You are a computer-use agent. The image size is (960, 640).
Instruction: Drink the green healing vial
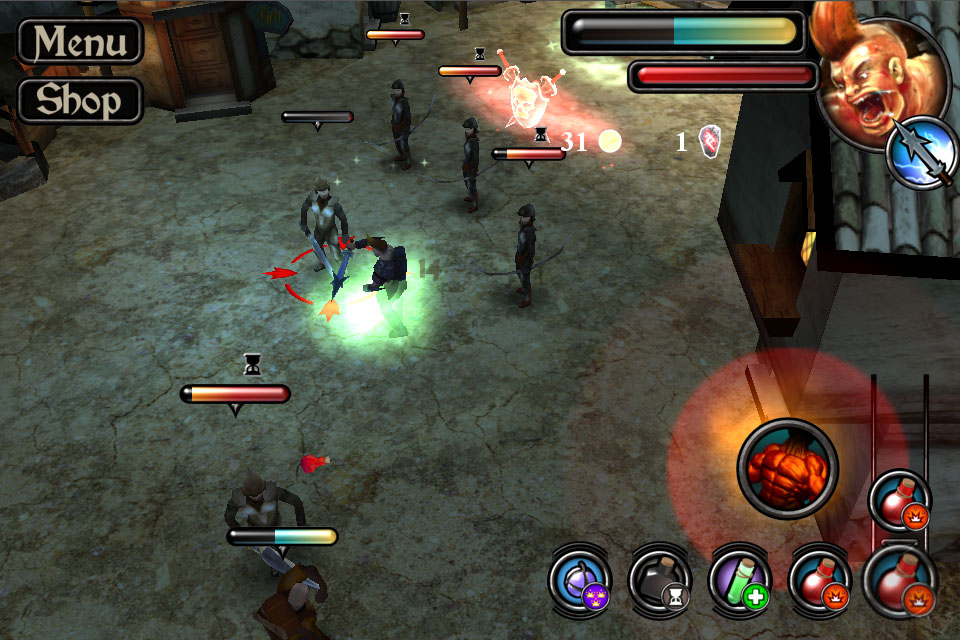740,581
